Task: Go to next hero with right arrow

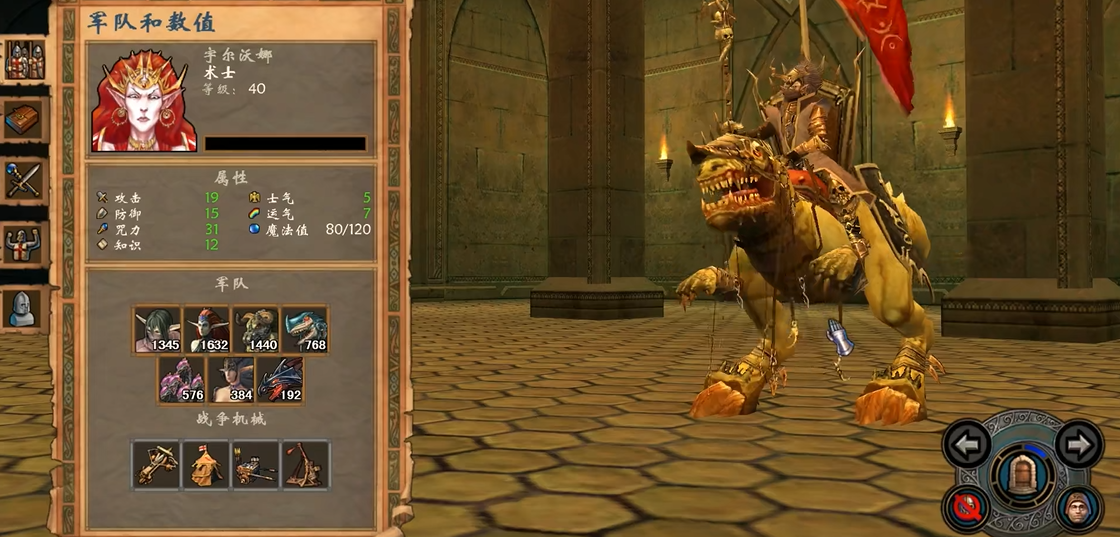Action: coord(1078,443)
